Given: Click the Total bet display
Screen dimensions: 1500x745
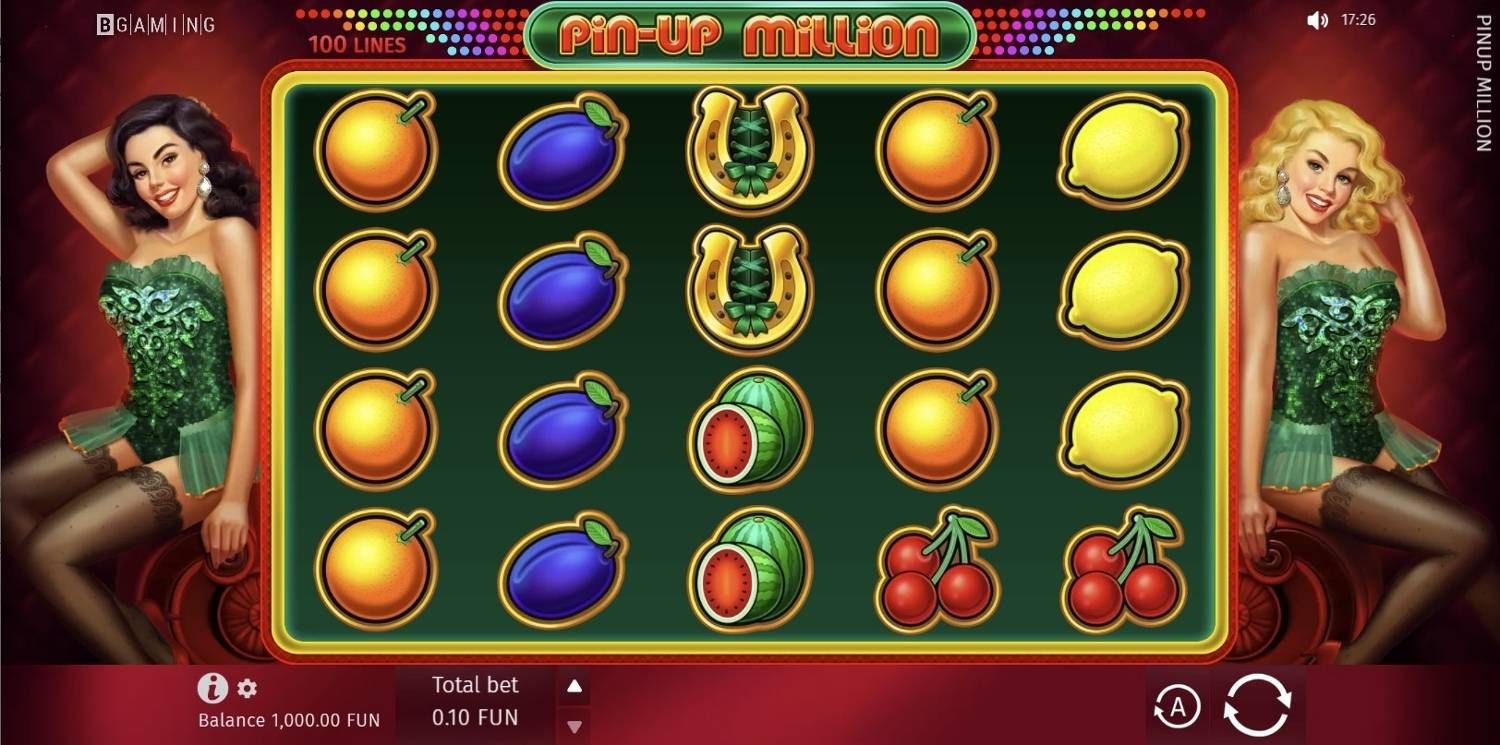Looking at the screenshot, I should [x=475, y=685].
